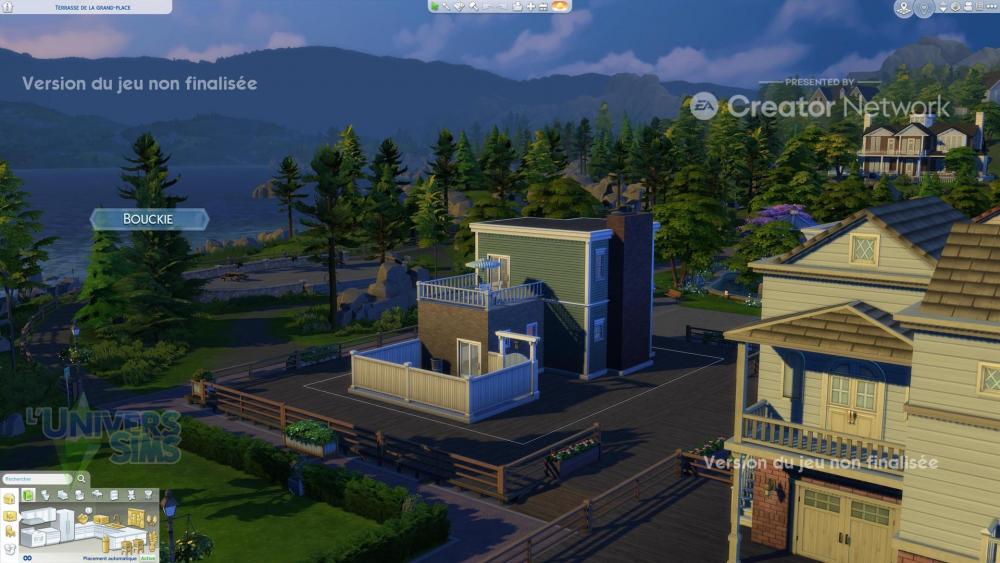Screen dimensions: 1000x563
Task: Click the lot name Terrasse de la Grand-Place
Action: (84, 7)
